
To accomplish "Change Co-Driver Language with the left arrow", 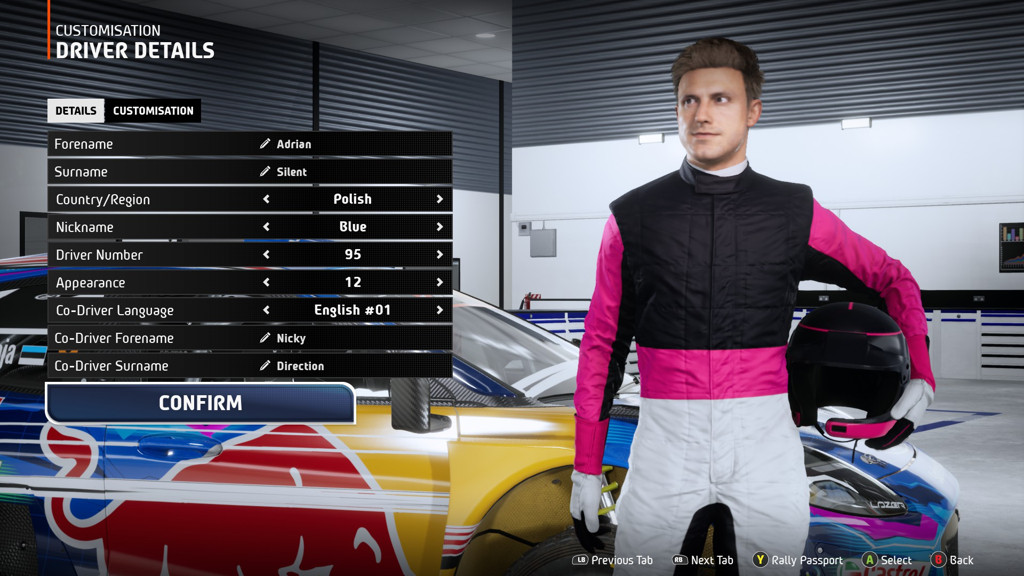I will pos(266,310).
